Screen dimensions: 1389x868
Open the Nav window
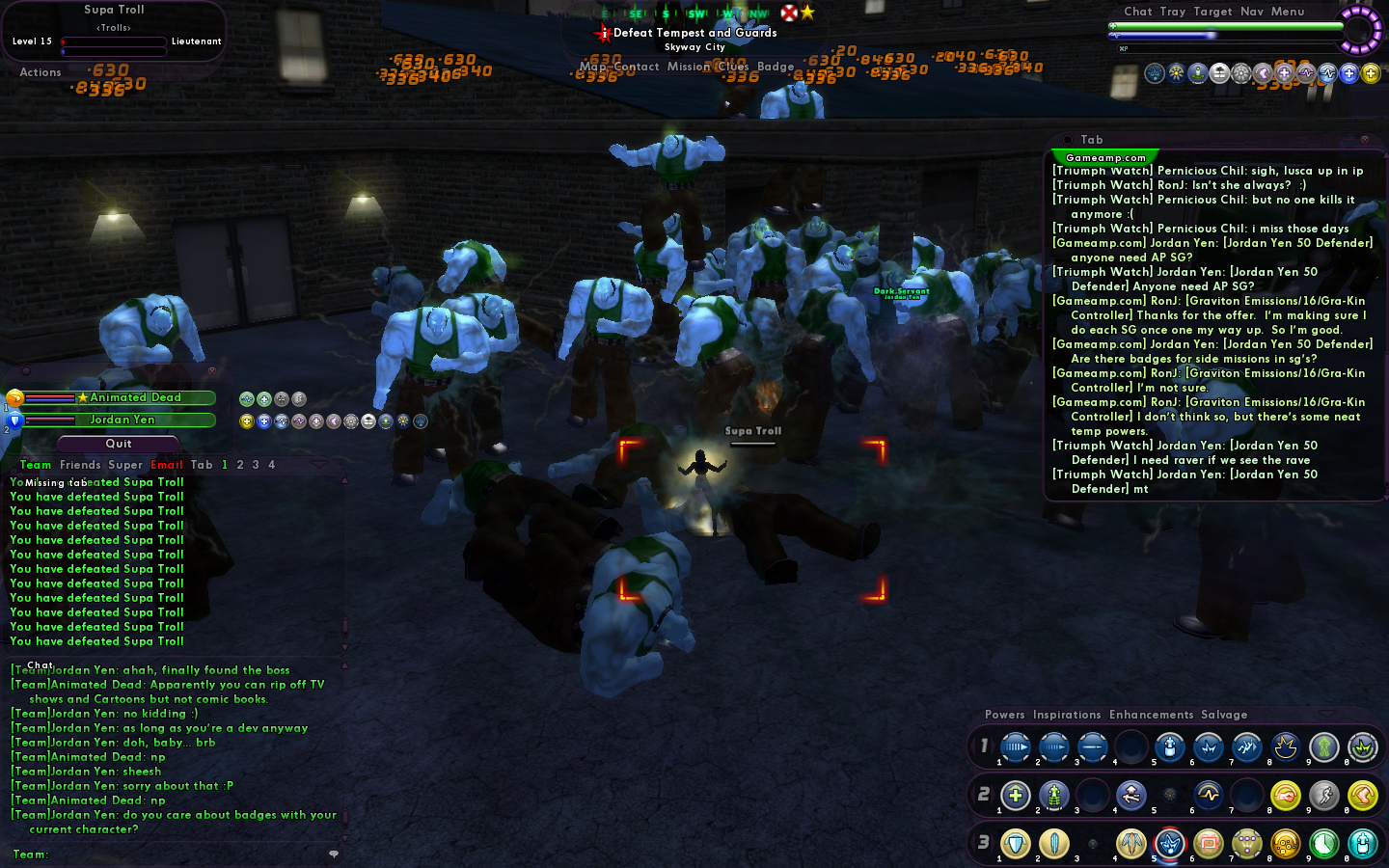pos(1251,12)
